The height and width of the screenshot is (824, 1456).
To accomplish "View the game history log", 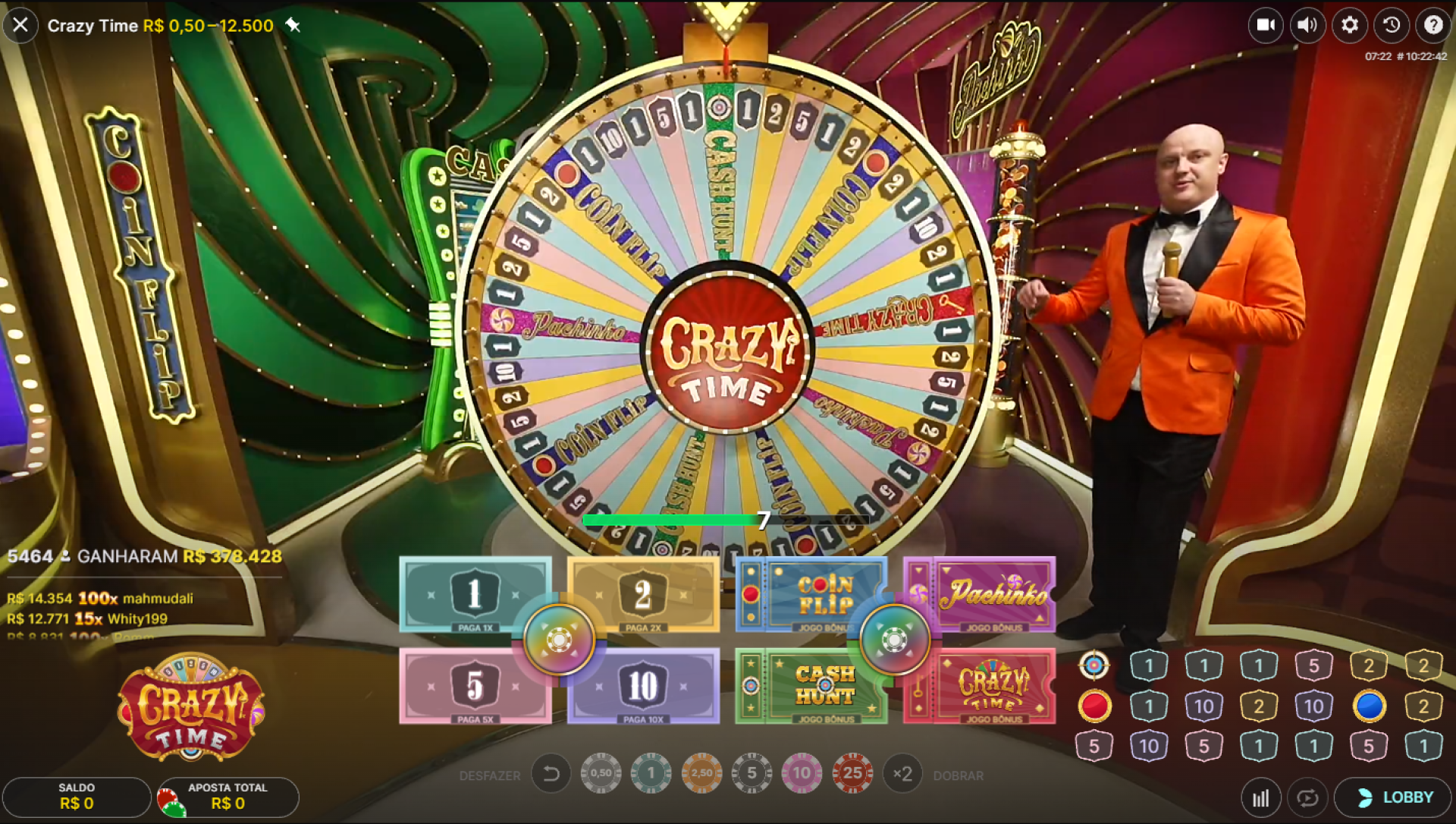I will pyautogui.click(x=1390, y=25).
